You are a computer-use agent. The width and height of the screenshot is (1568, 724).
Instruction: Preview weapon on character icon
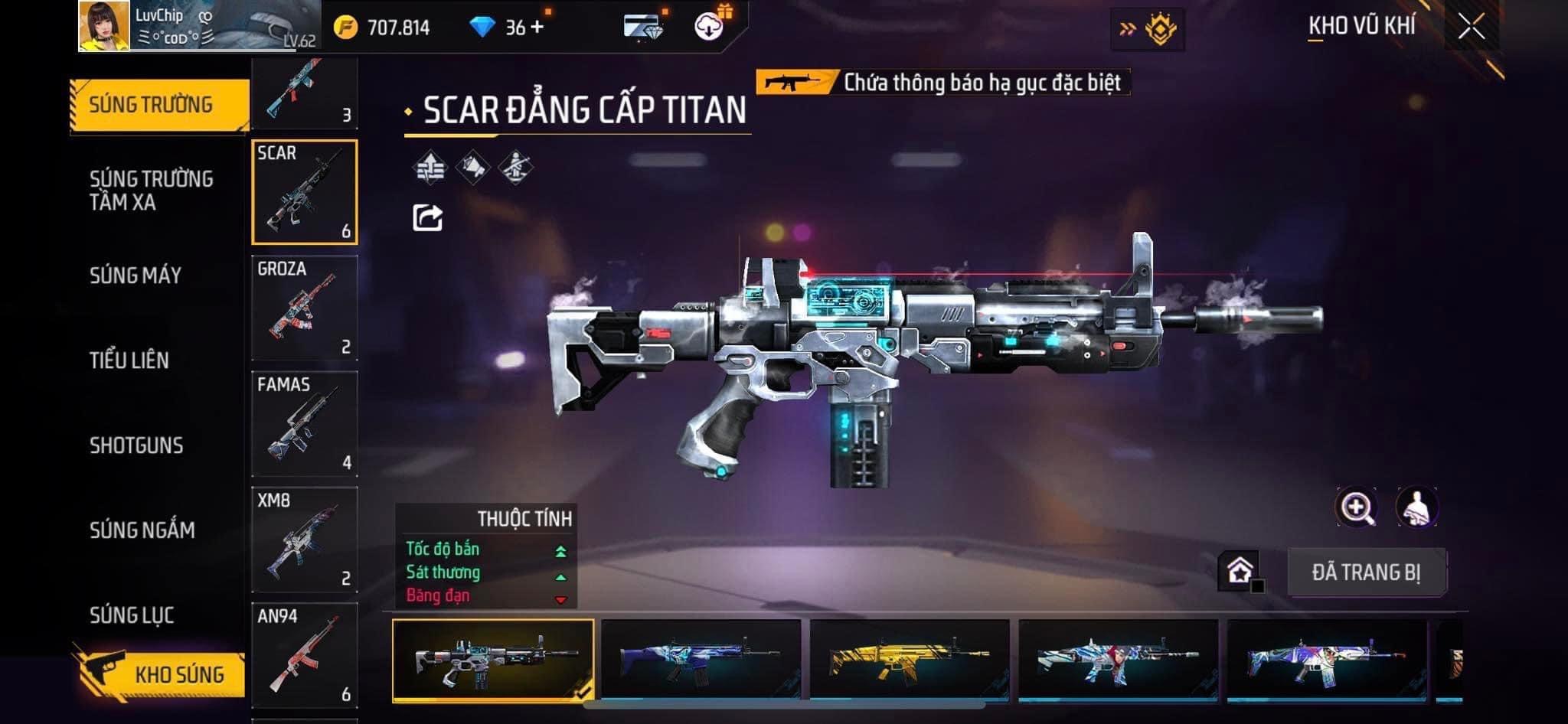coord(1417,507)
